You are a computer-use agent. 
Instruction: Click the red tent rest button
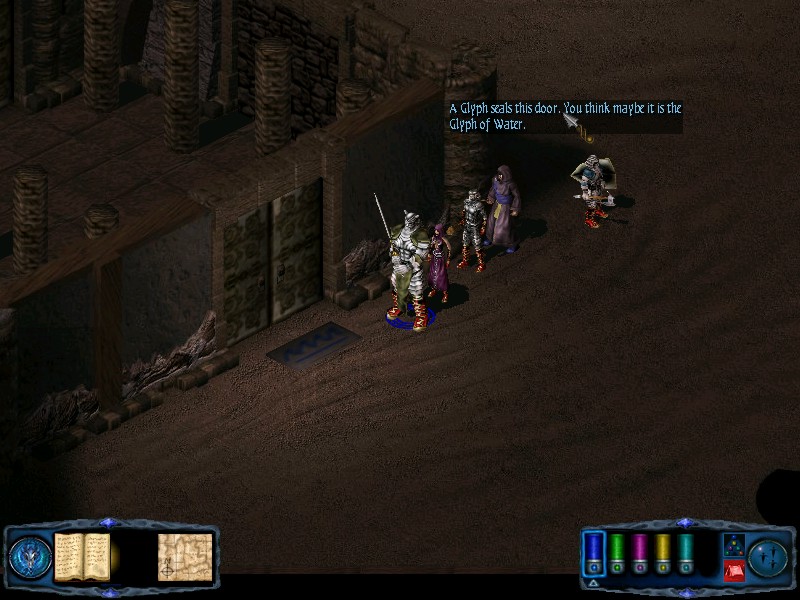coord(733,570)
